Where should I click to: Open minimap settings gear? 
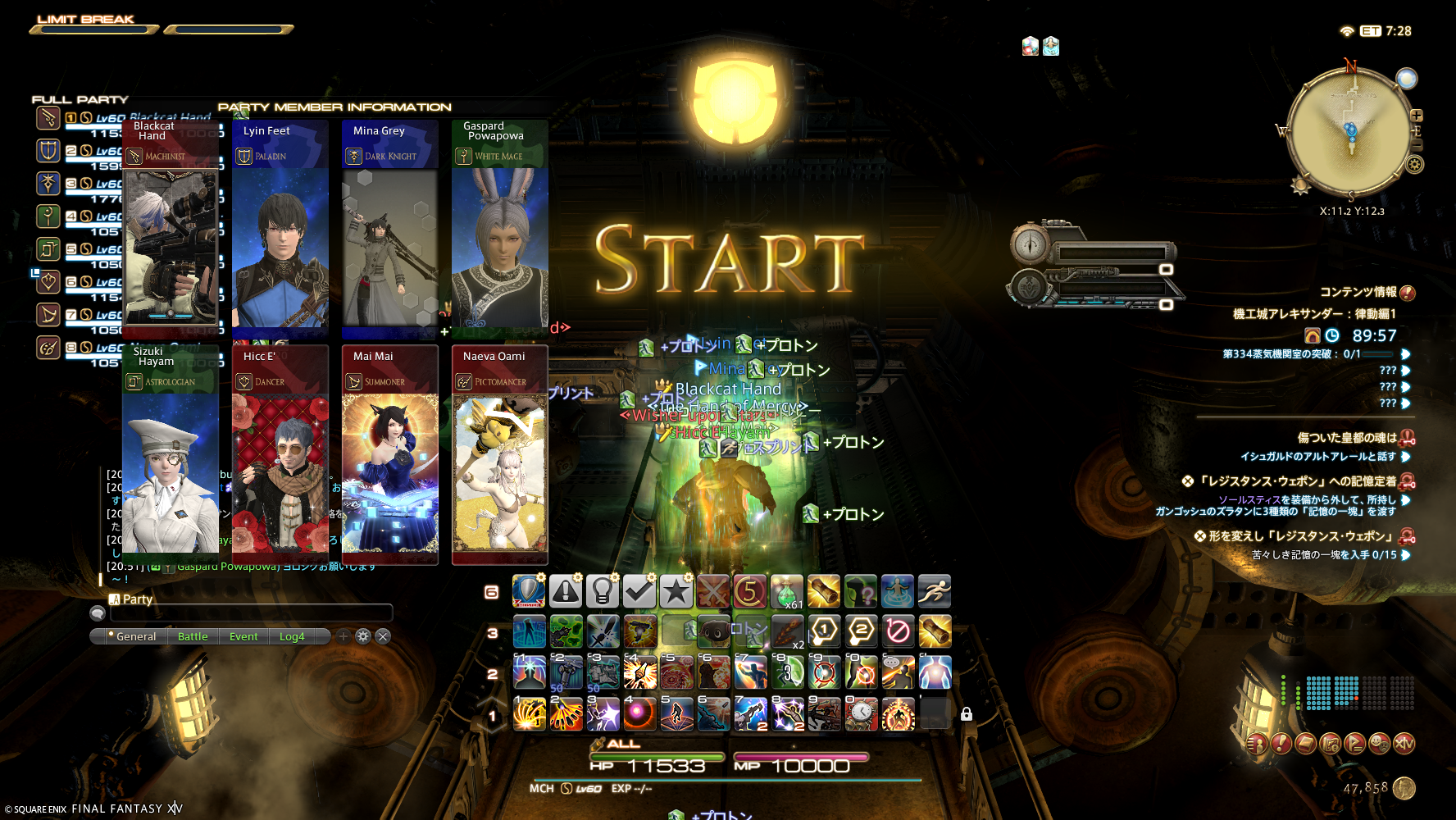point(1415,165)
